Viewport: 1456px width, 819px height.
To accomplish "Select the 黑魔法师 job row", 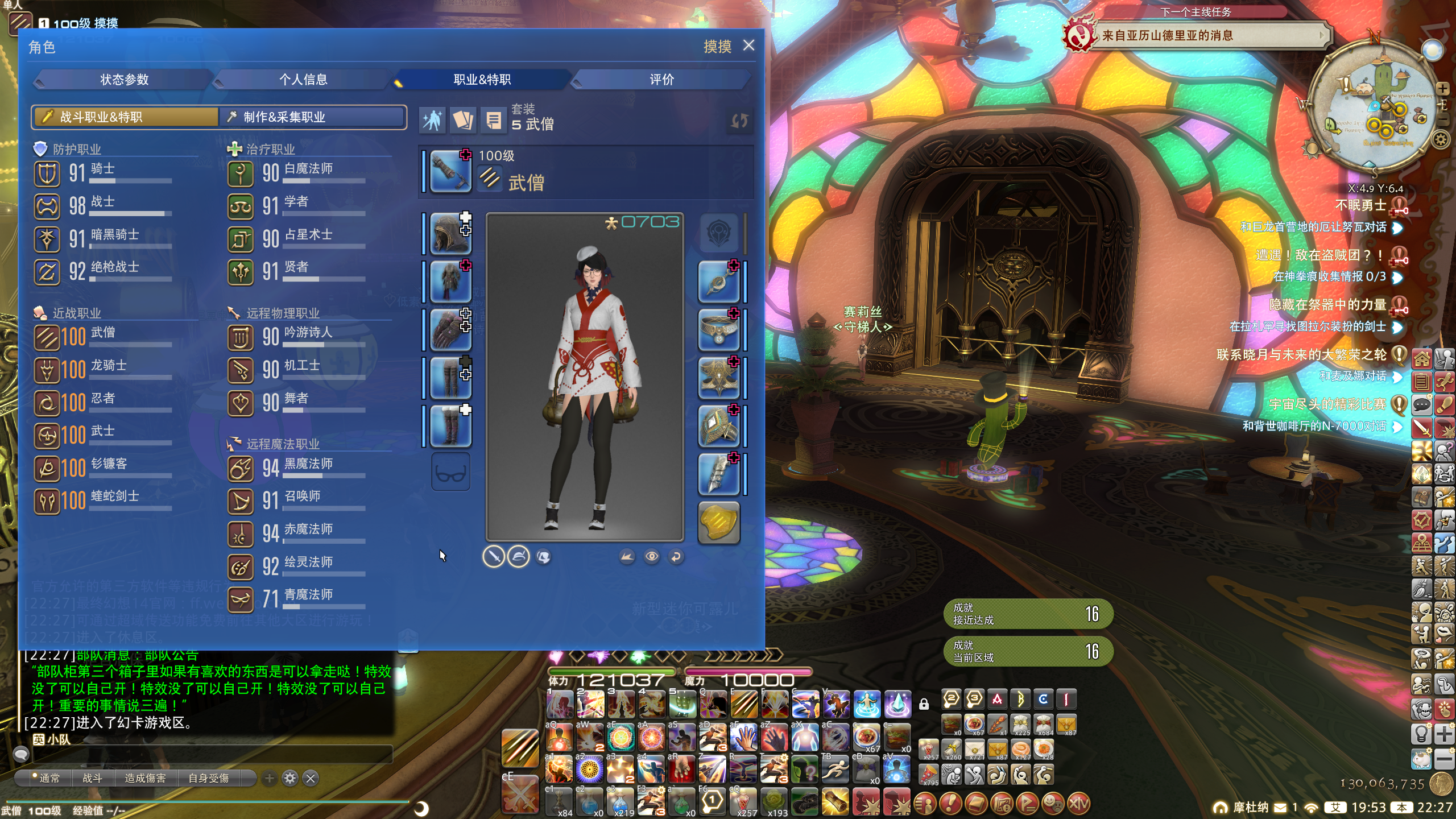I will [296, 468].
